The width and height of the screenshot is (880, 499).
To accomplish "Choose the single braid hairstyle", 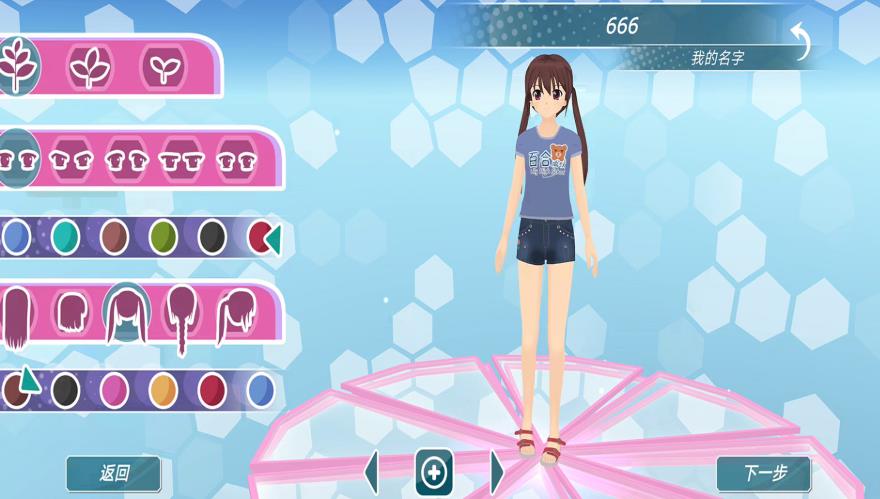I will [182, 317].
